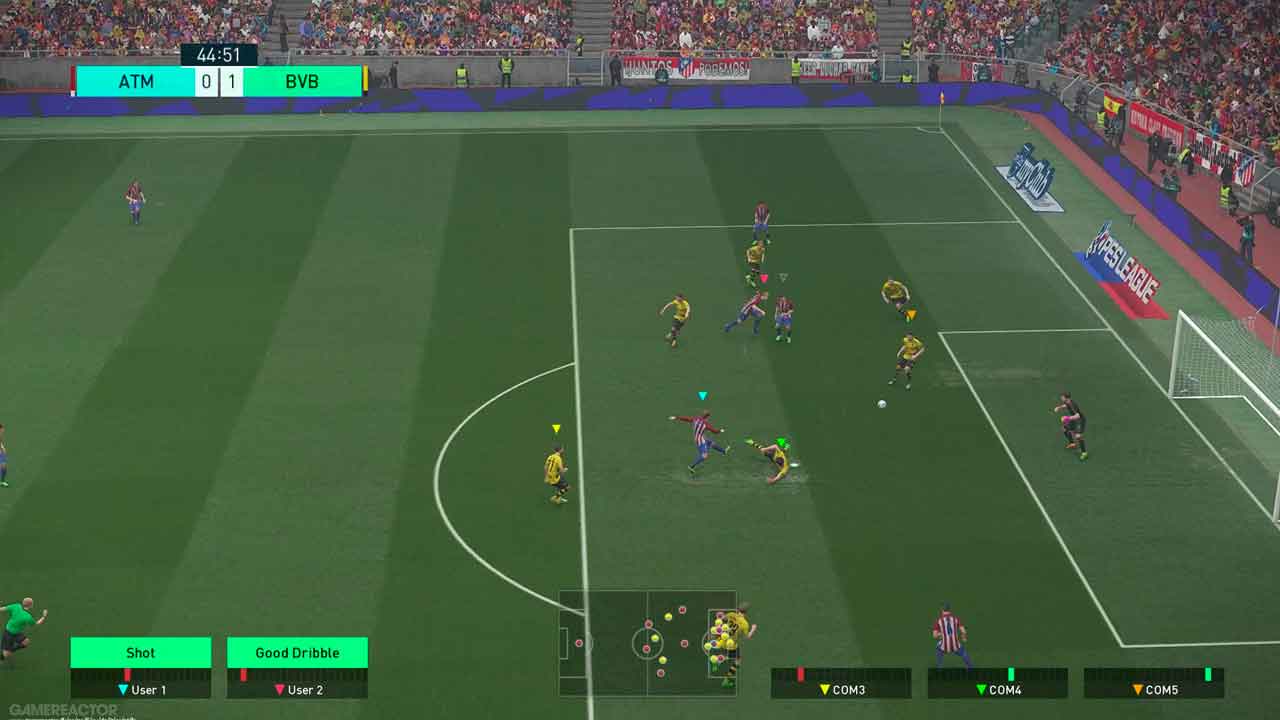Click the green Shot notification label
The image size is (1280, 720).
tap(141, 653)
